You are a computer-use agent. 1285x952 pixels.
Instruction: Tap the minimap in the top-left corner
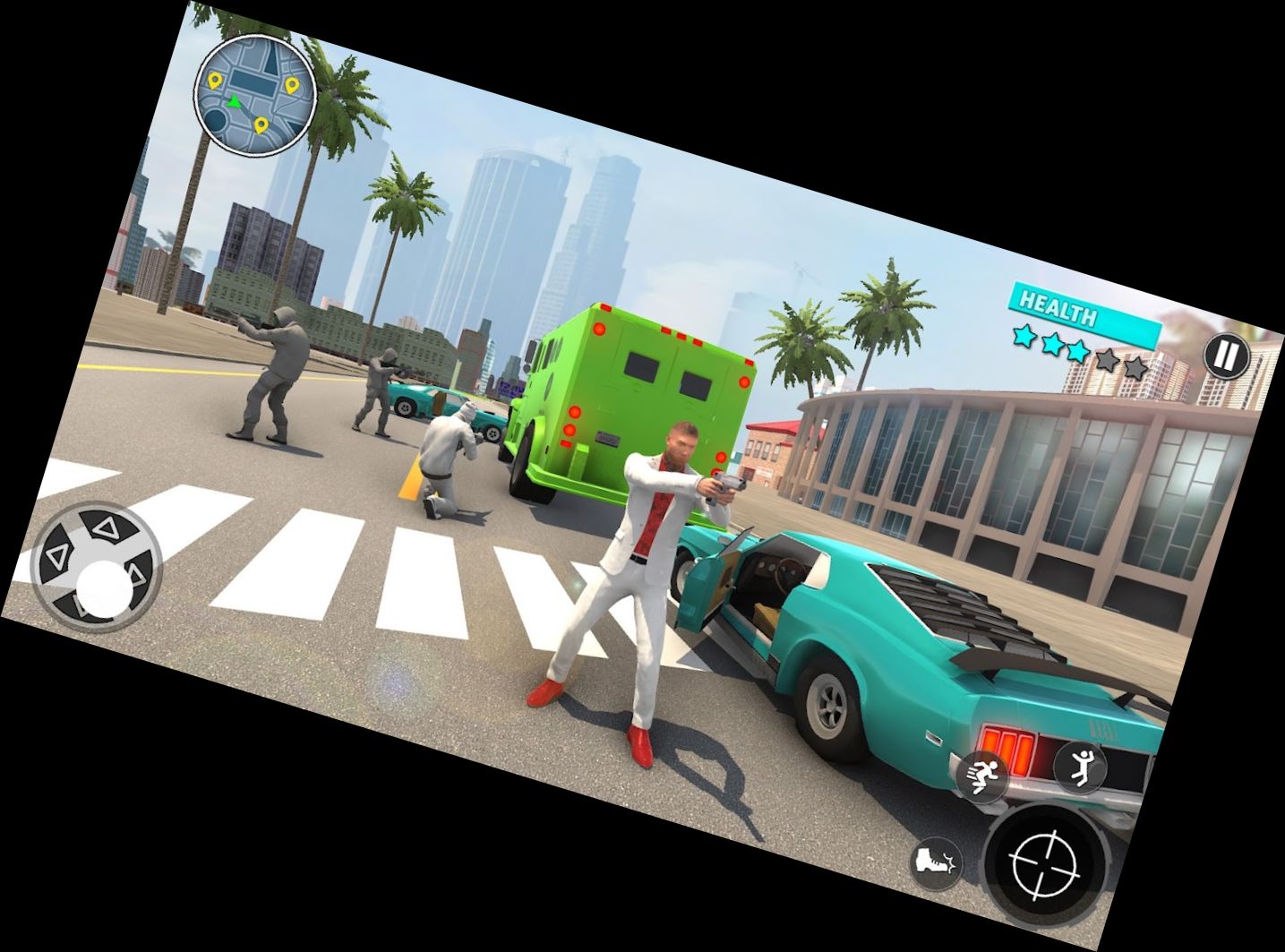pos(253,99)
